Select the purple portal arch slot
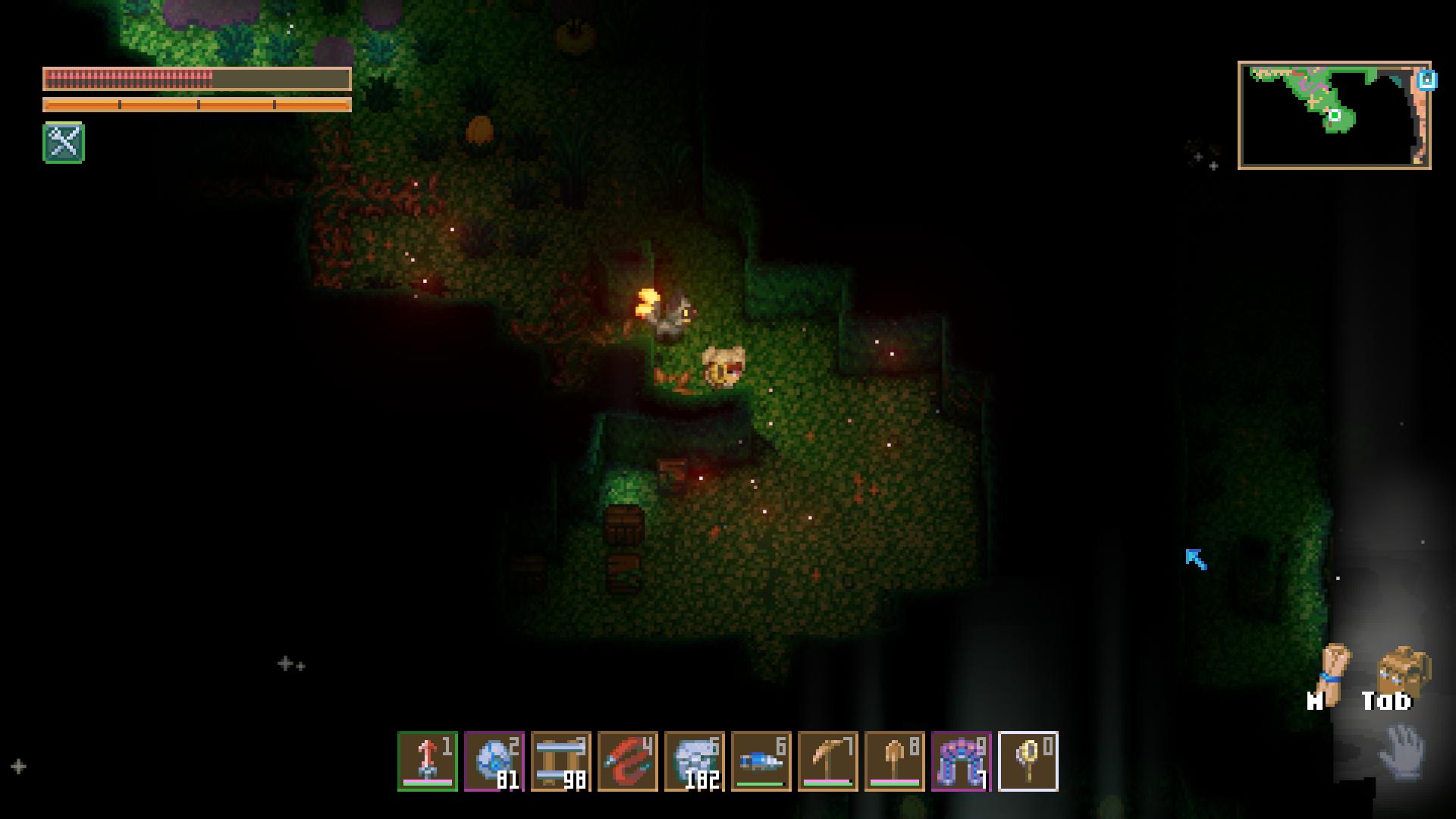This screenshot has height=819, width=1456. 962,761
